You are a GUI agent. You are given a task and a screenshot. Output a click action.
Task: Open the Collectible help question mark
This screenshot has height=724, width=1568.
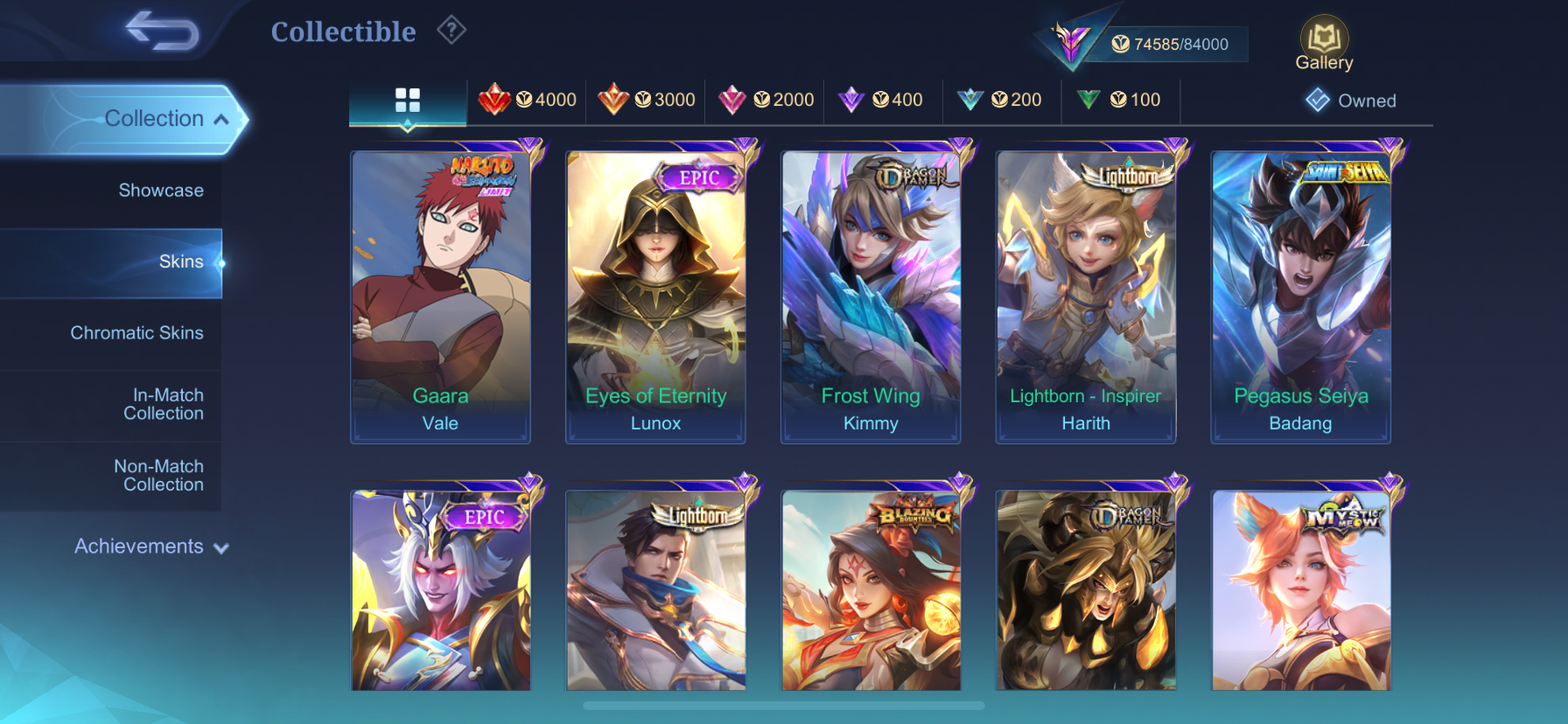pos(451,31)
